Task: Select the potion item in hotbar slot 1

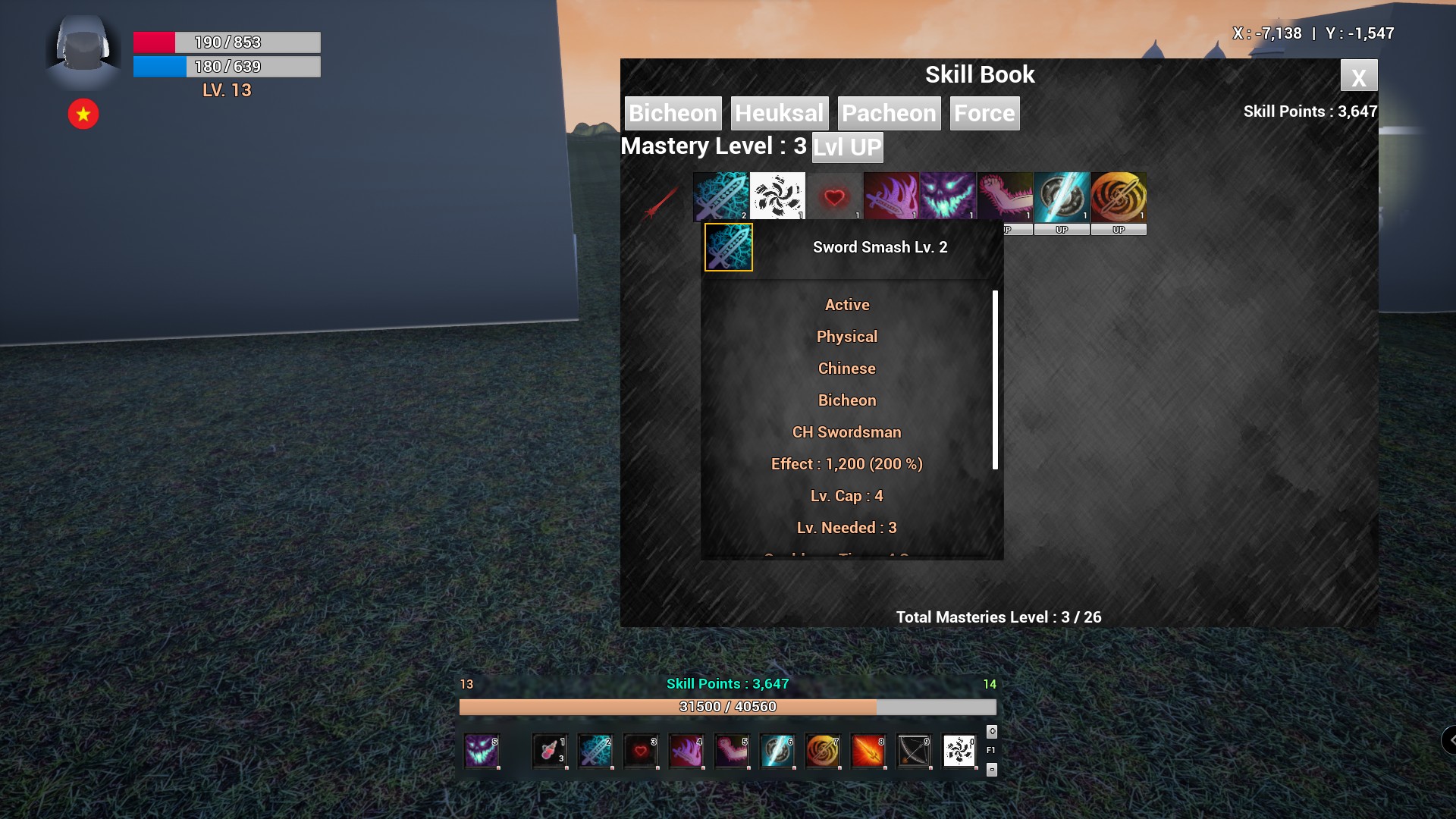Action: pos(550,752)
